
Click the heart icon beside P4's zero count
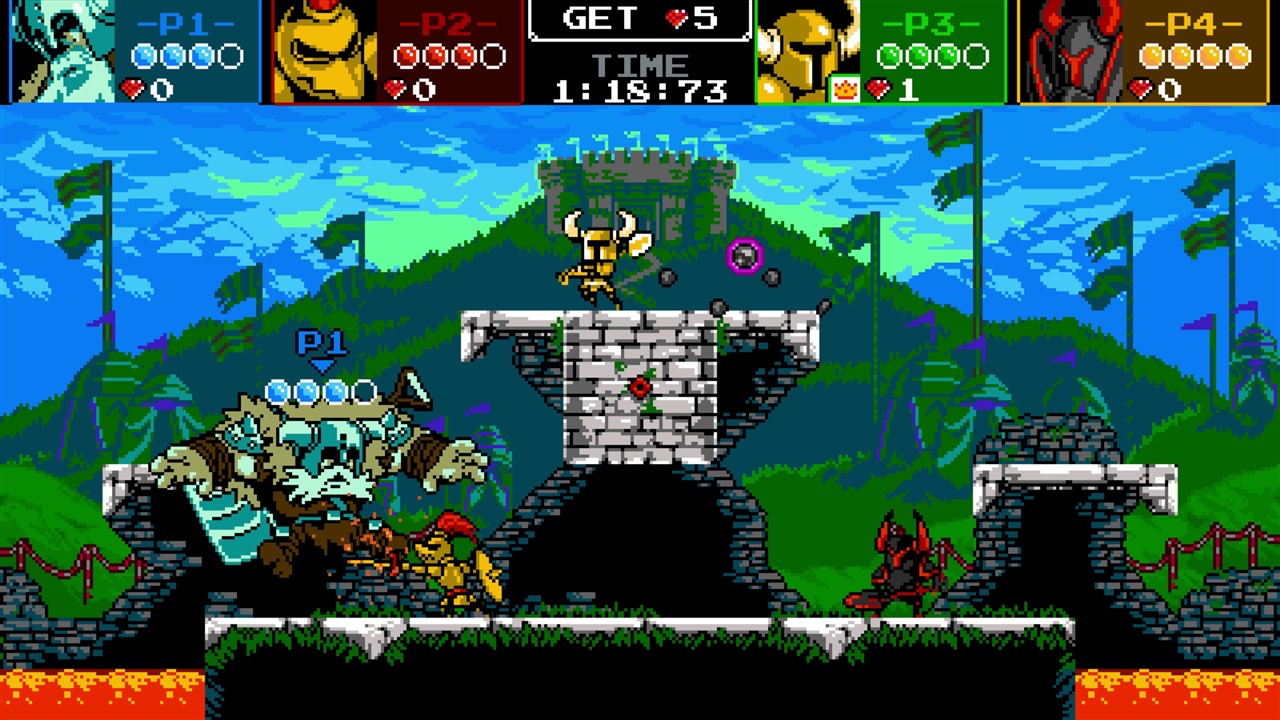tap(1141, 88)
